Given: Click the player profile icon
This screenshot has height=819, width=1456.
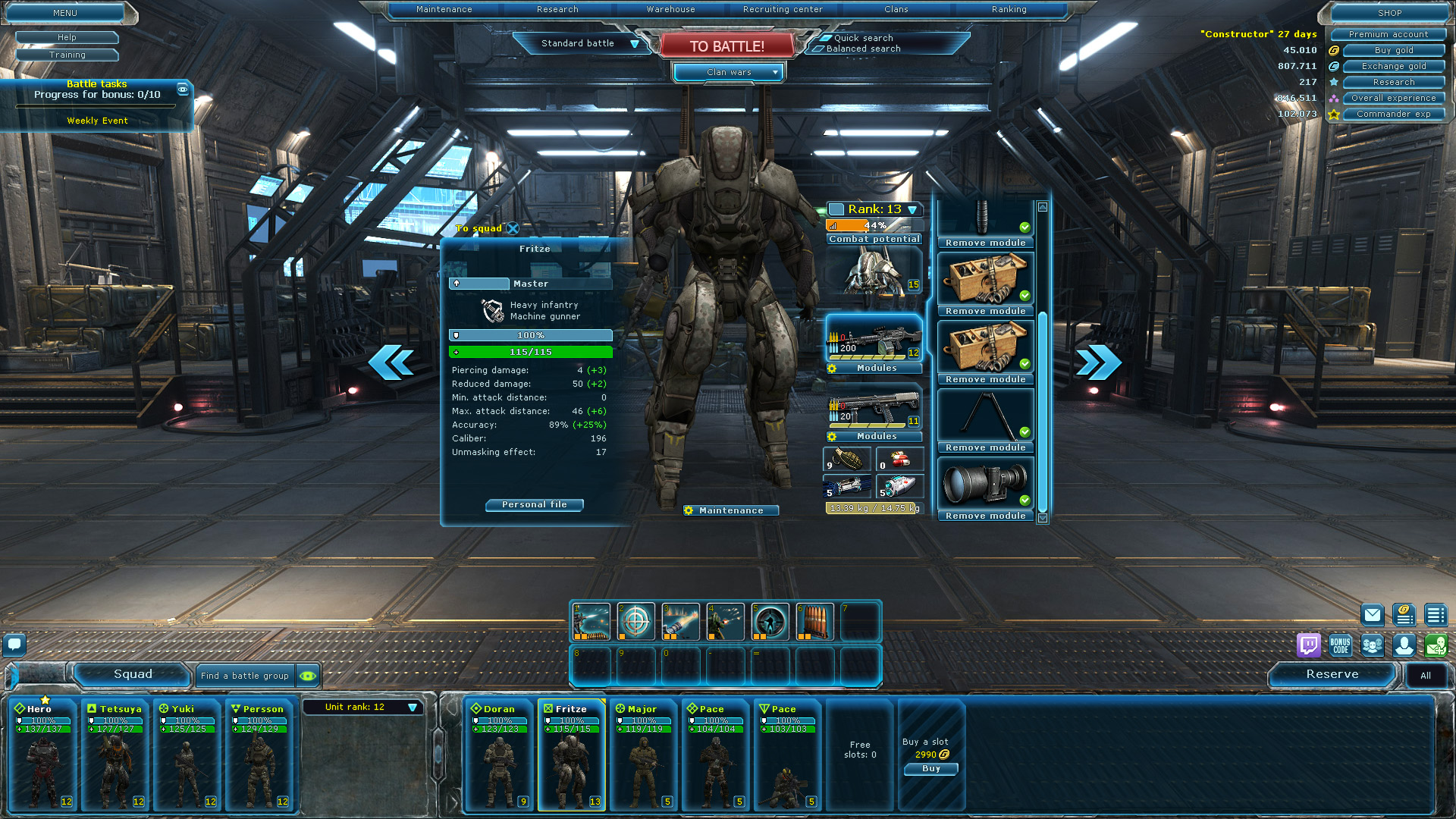Looking at the screenshot, I should 1404,646.
